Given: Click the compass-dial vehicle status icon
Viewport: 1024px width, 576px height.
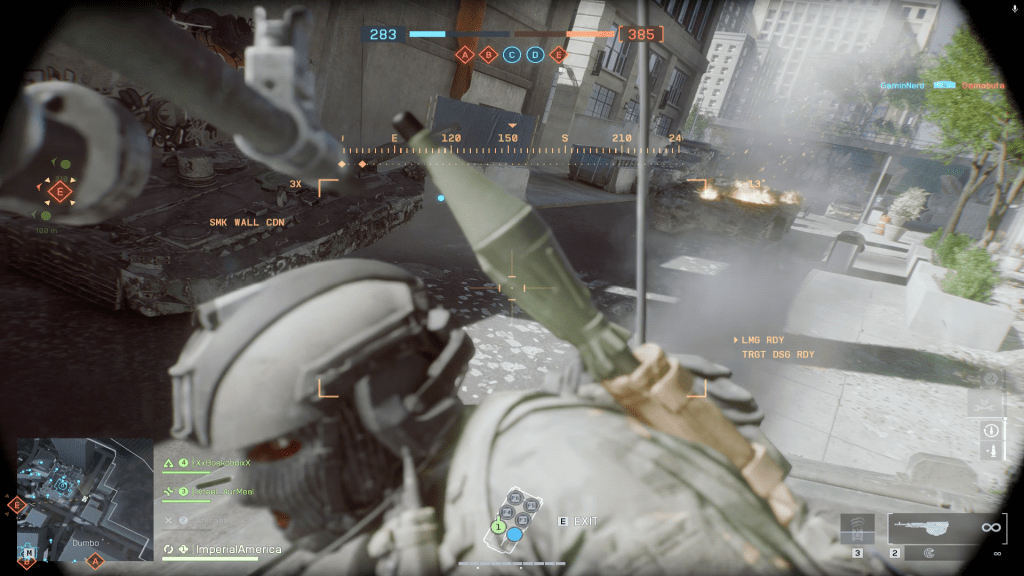Looking at the screenshot, I should tap(991, 380).
